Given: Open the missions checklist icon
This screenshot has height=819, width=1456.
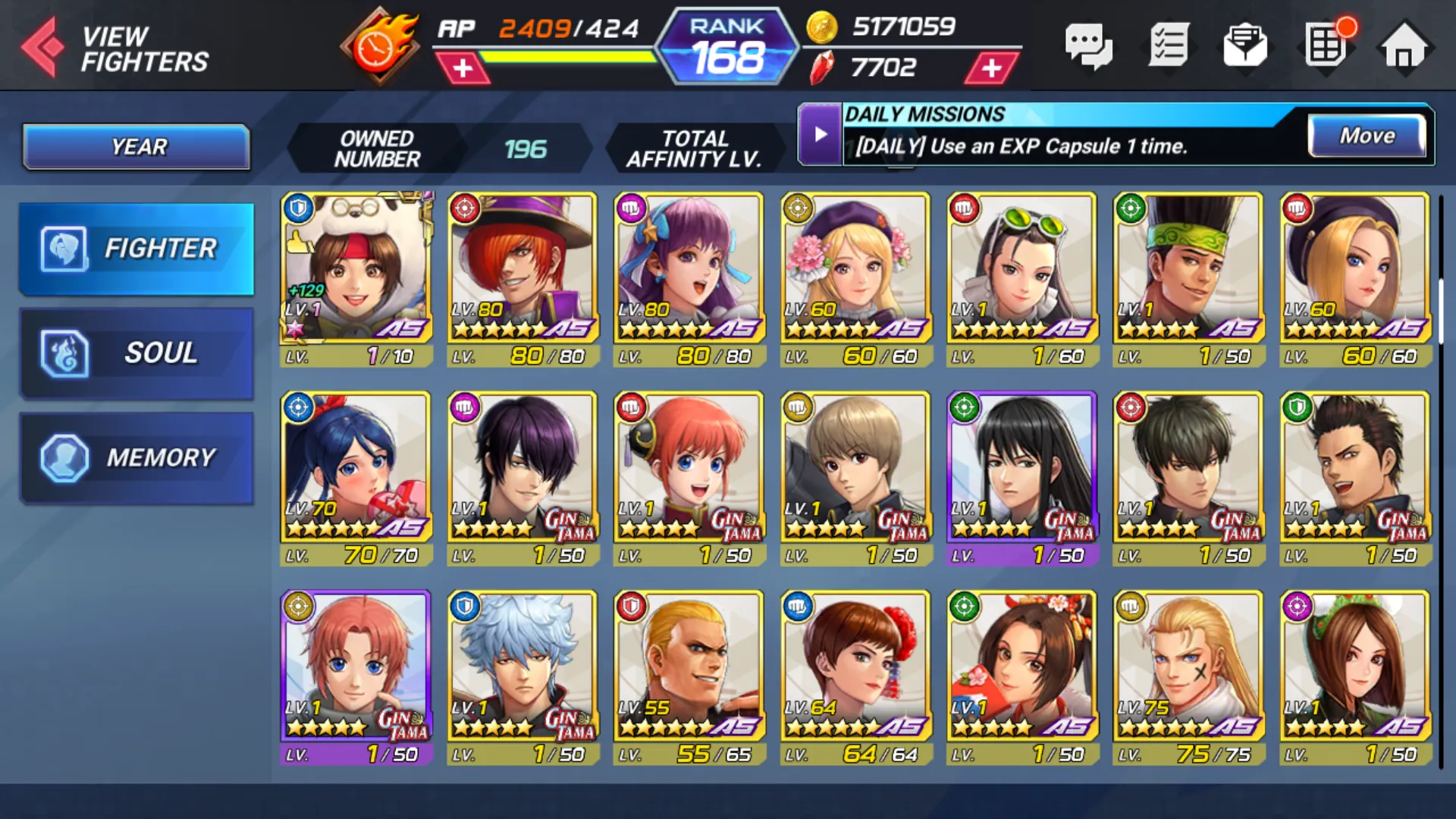Looking at the screenshot, I should 1168,47.
